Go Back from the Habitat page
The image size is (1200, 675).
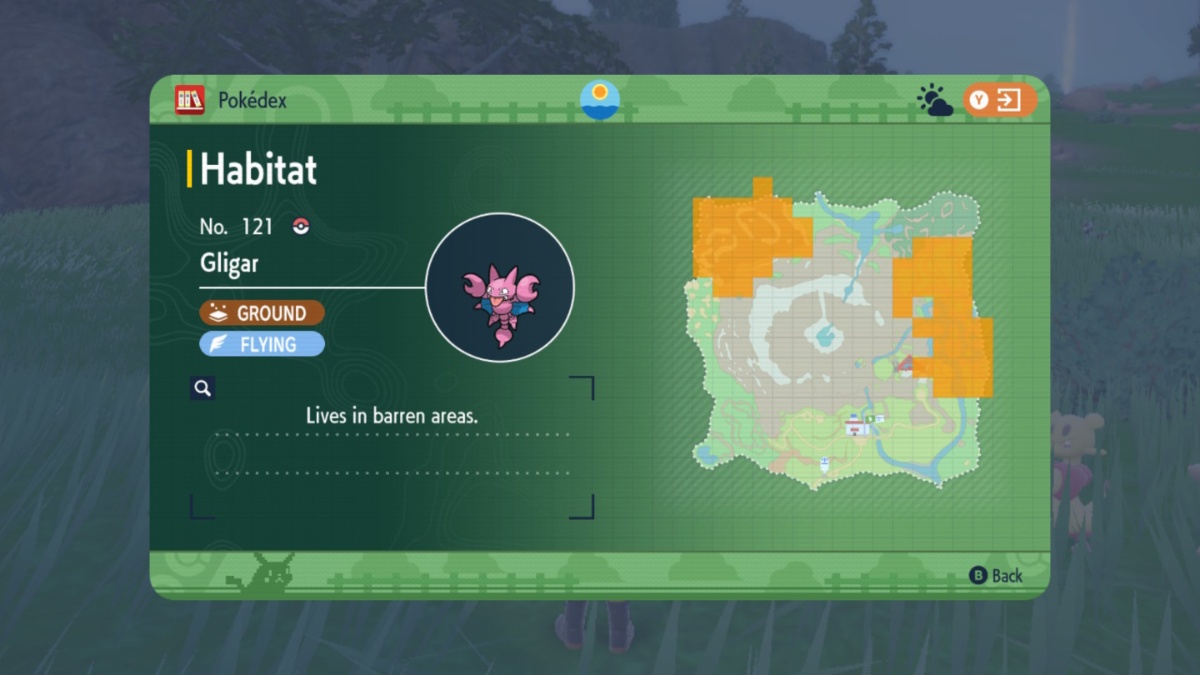tap(996, 575)
